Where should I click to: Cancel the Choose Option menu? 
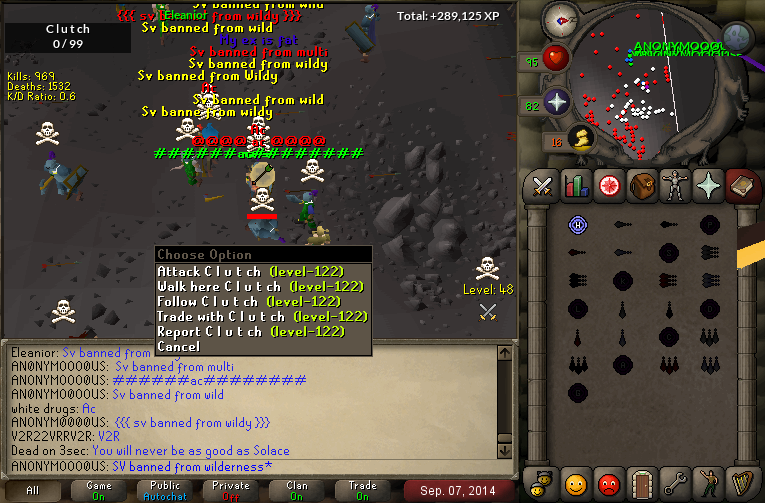tap(178, 346)
